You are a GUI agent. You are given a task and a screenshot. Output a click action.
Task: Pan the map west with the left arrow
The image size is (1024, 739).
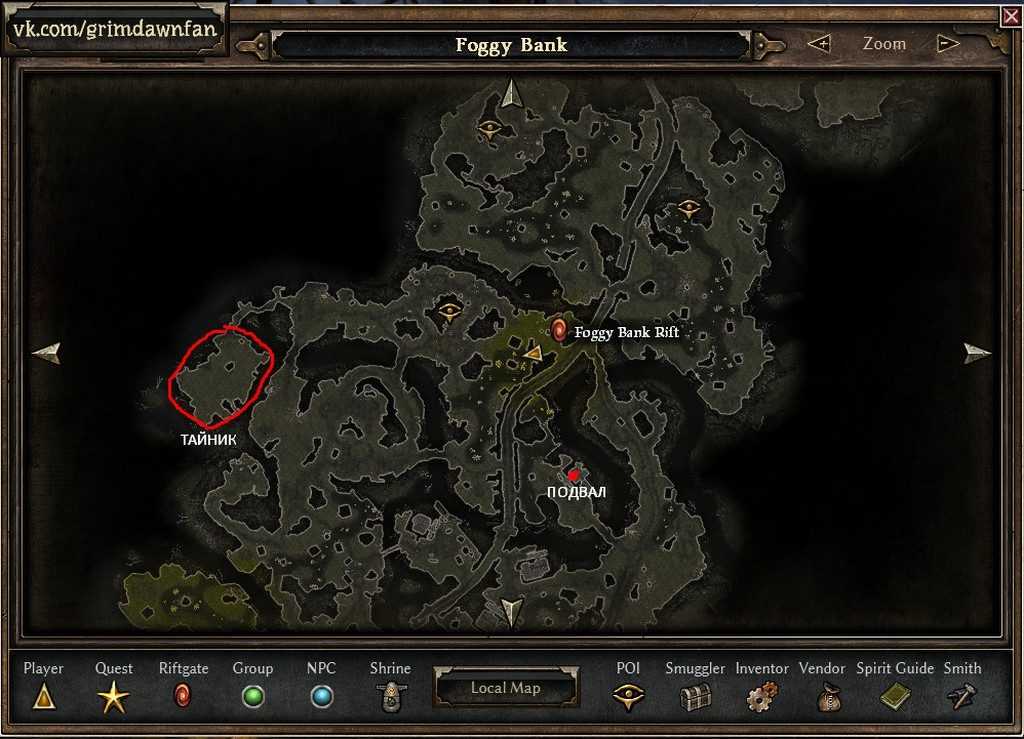[46, 353]
